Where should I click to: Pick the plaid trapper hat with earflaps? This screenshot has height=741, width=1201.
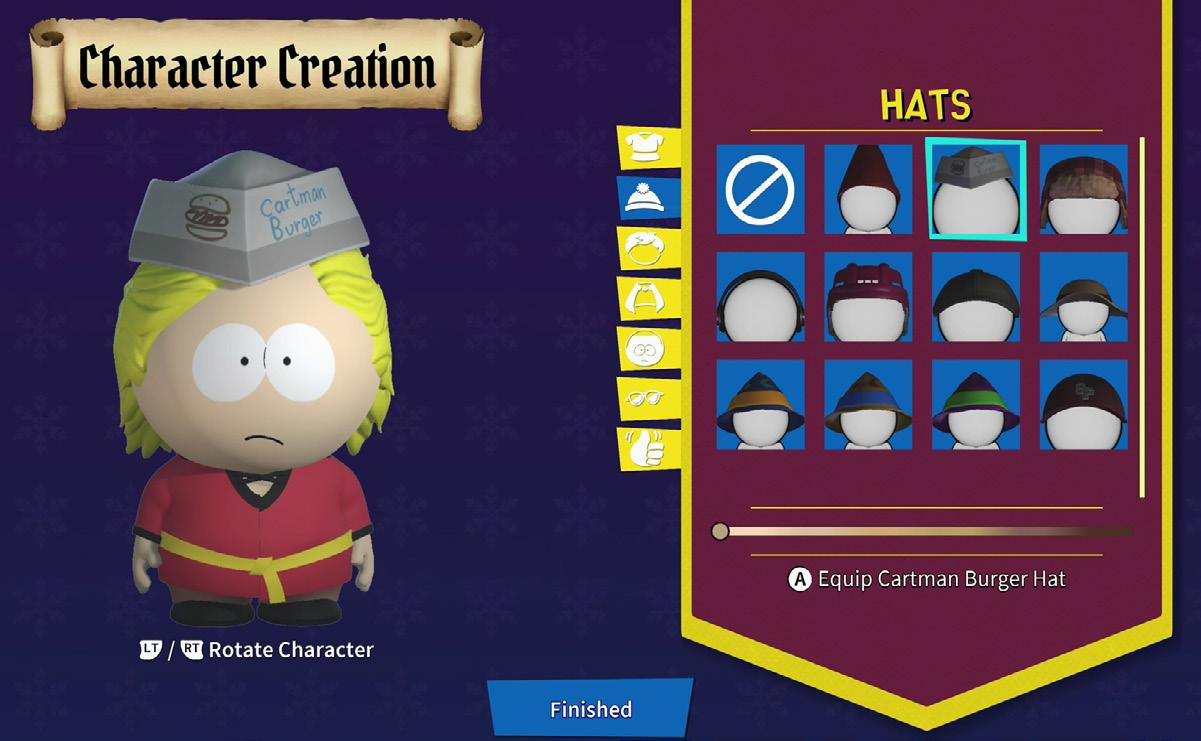point(1084,189)
